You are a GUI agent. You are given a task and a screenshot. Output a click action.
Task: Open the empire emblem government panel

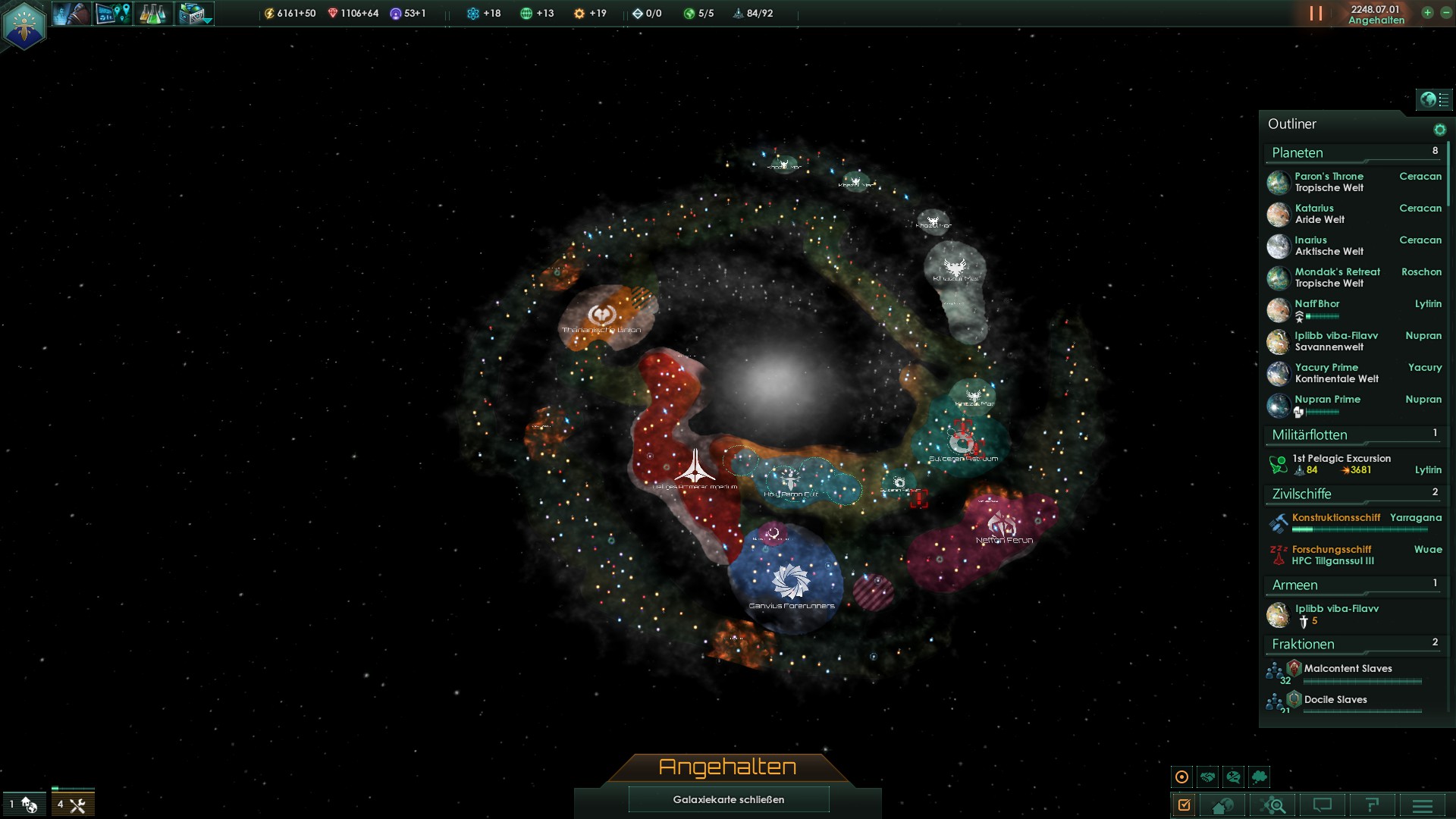pyautogui.click(x=24, y=25)
